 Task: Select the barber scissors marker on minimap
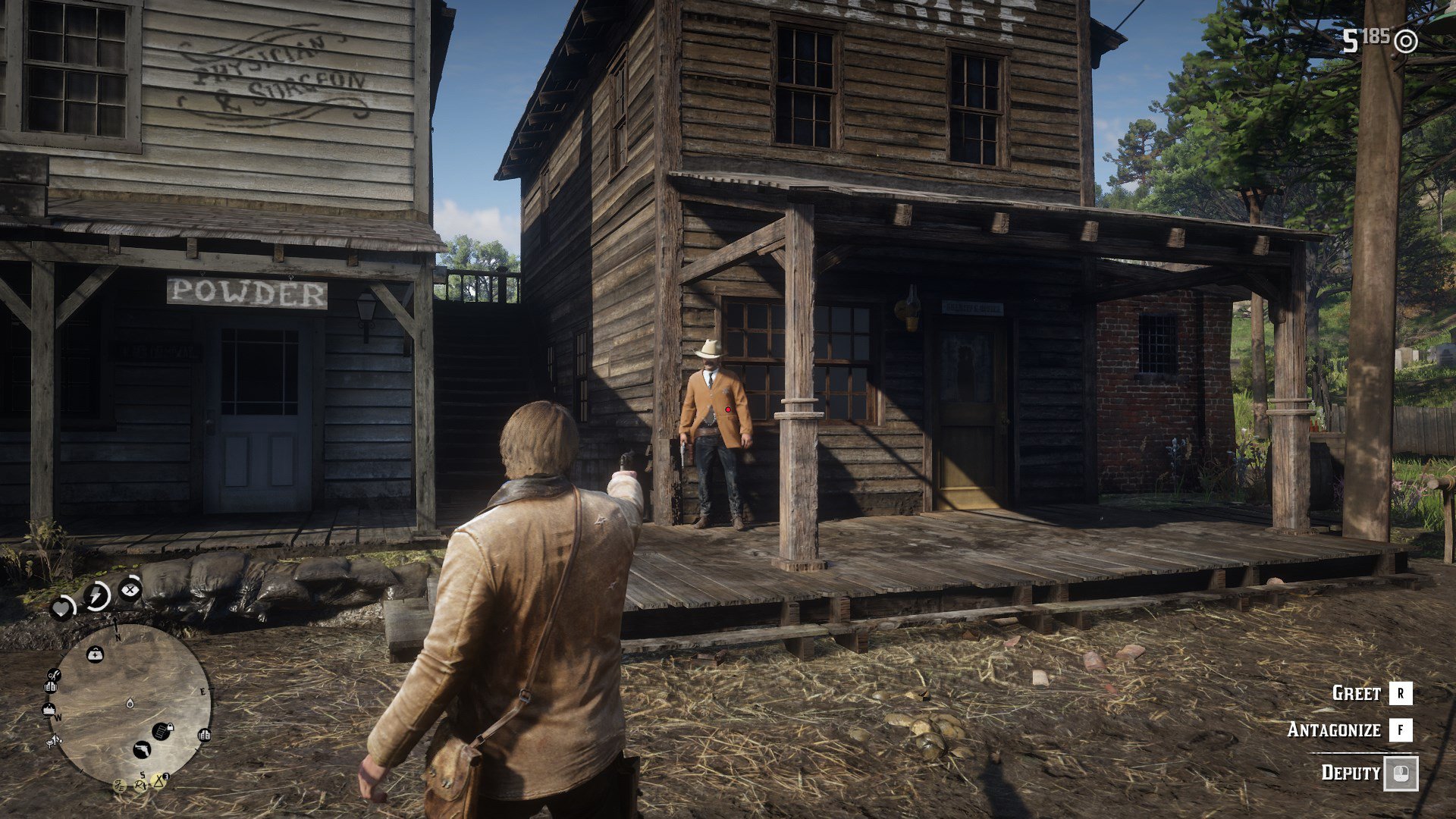coord(53,674)
